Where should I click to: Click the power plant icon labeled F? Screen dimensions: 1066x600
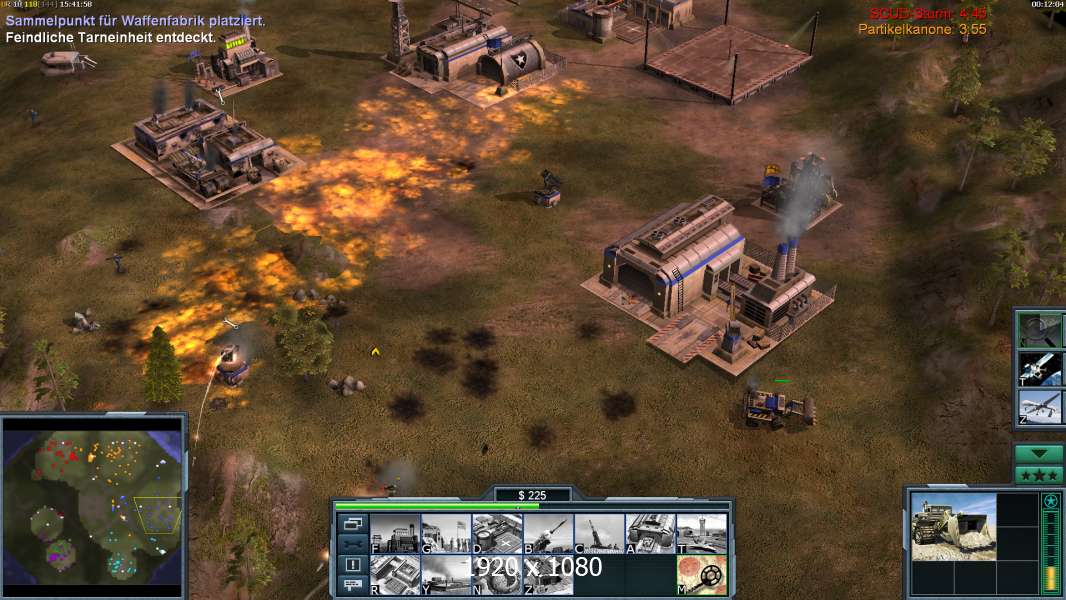(x=395, y=533)
